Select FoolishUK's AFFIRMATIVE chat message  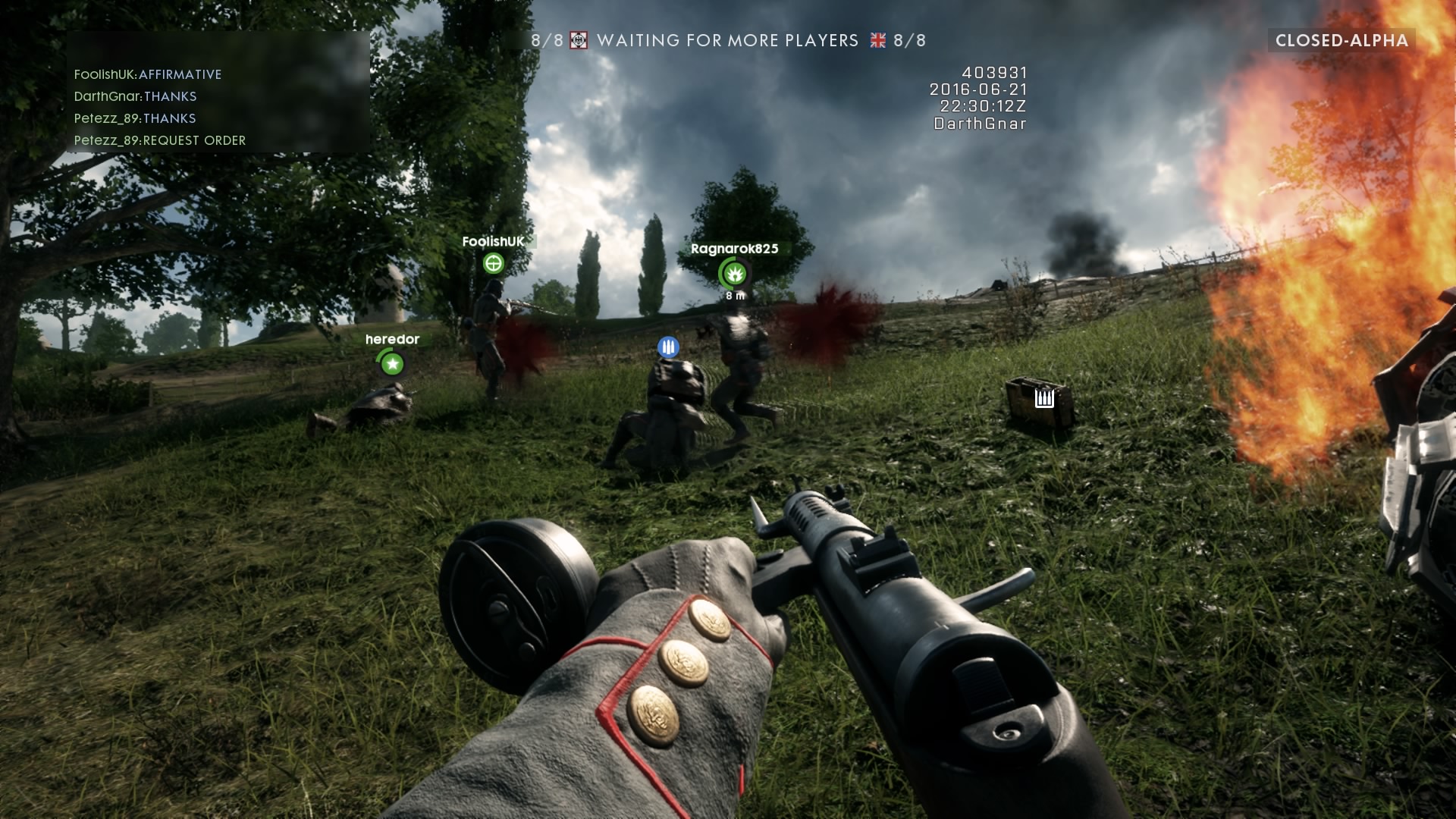(x=148, y=74)
